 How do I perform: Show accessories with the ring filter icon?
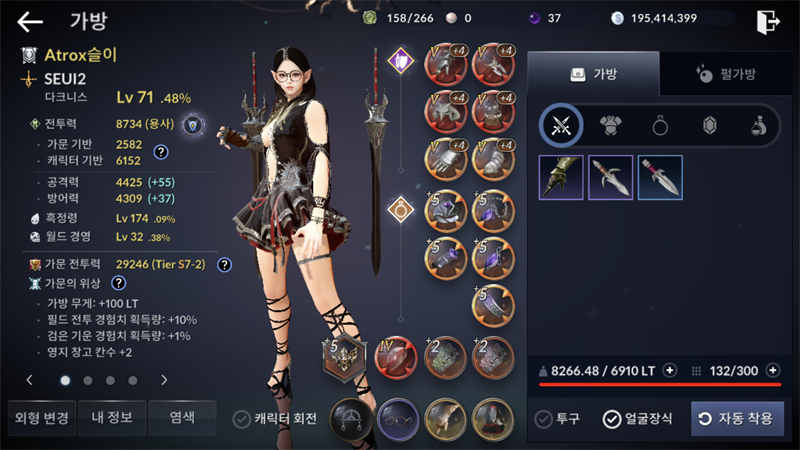(660, 125)
